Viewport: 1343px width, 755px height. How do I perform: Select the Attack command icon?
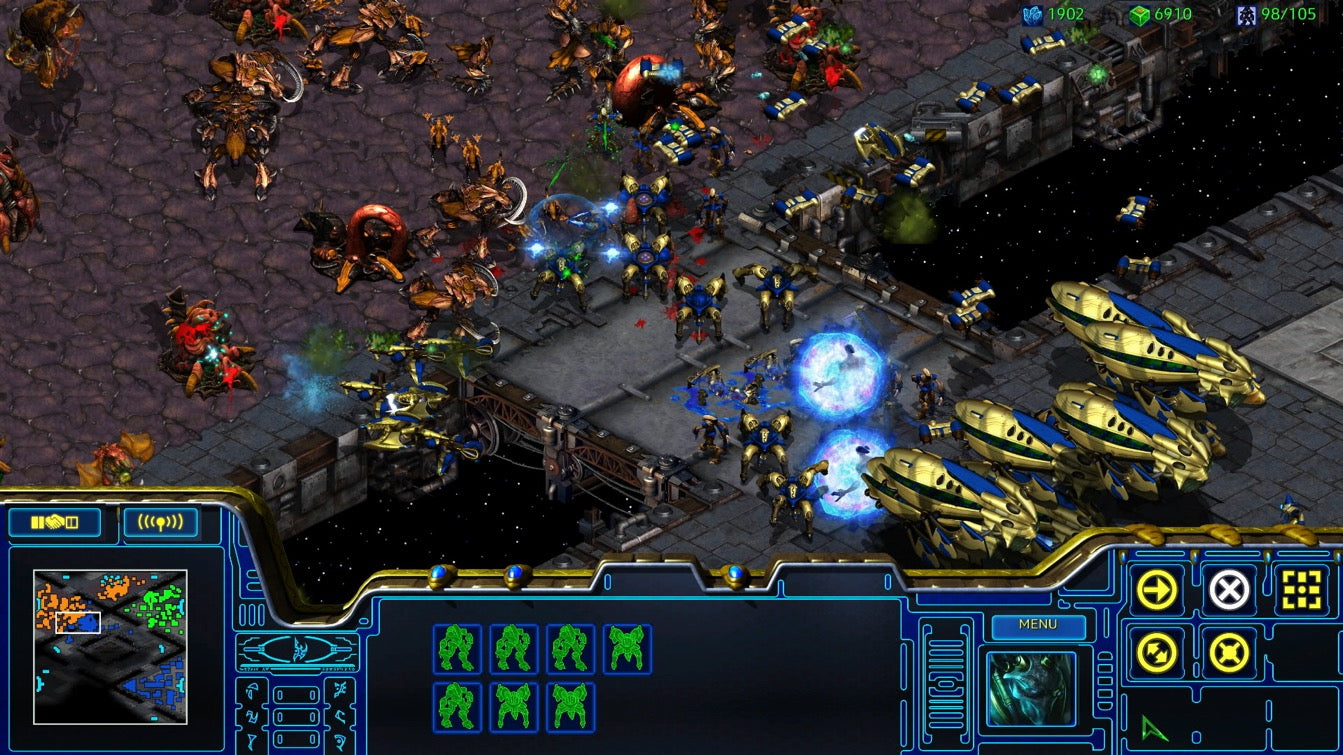tap(1300, 588)
